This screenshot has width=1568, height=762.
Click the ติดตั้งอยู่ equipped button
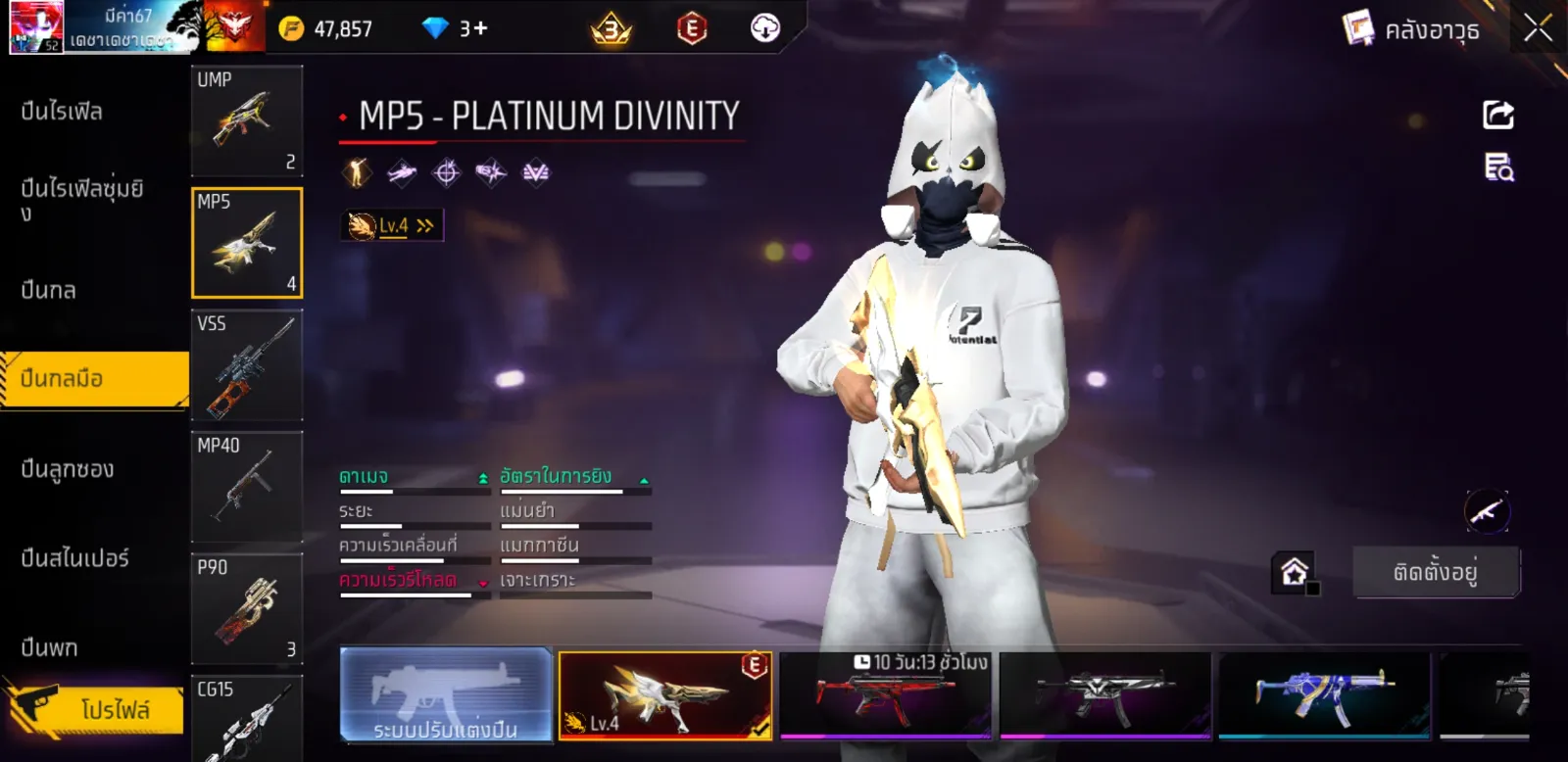tap(1436, 572)
